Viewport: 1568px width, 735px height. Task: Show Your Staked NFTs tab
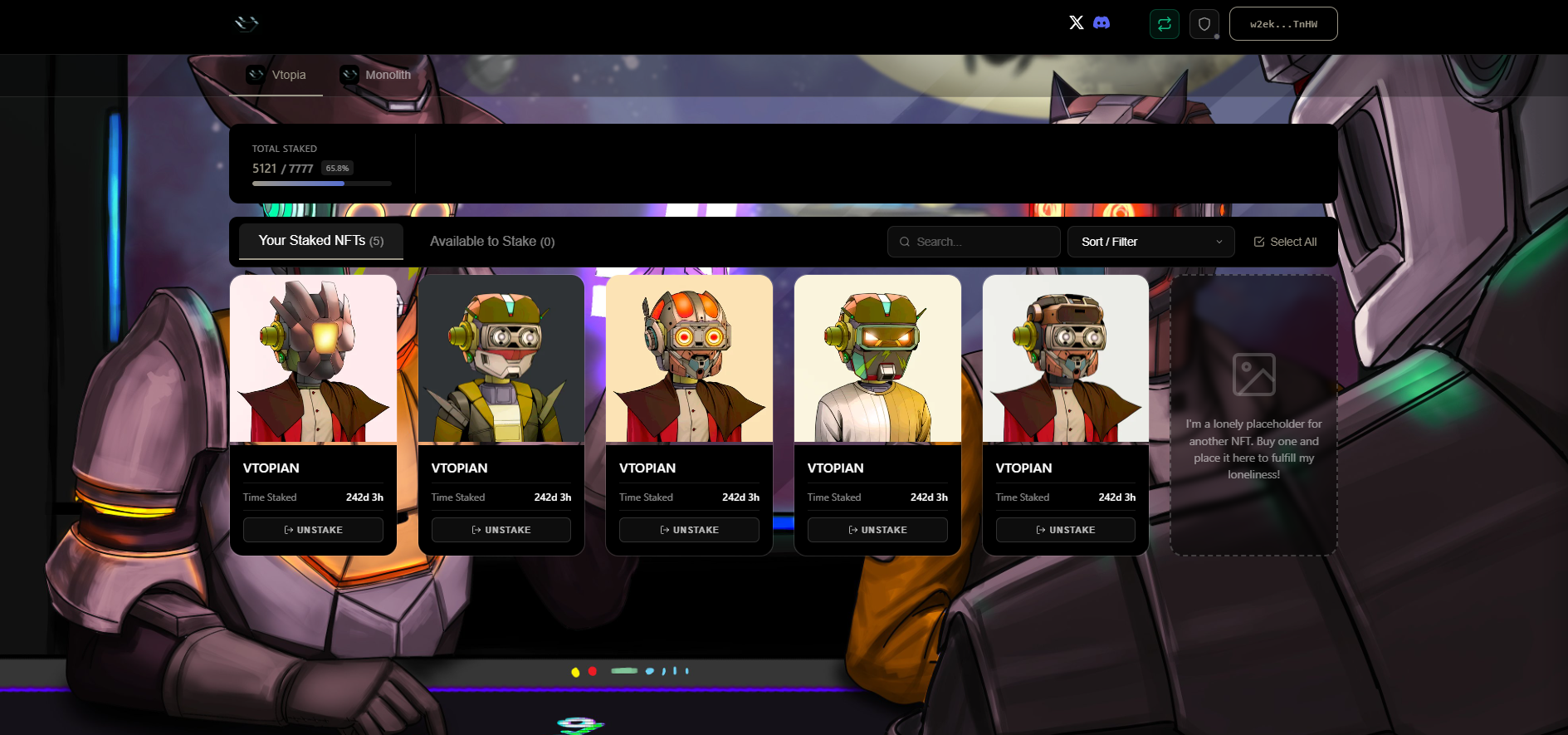point(320,241)
